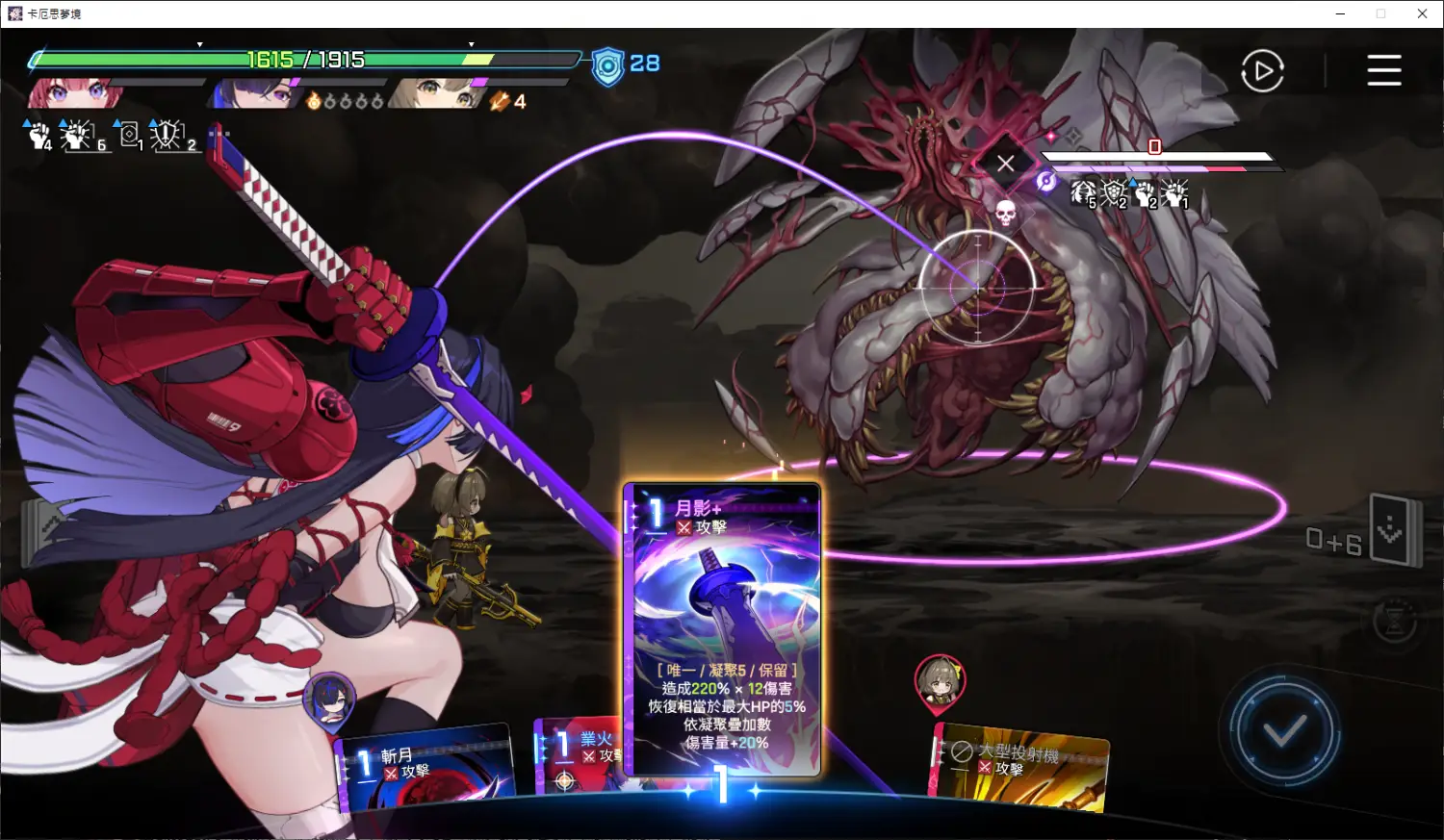Confirm with the blue checkmark button
The height and width of the screenshot is (840, 1444).
1284,731
